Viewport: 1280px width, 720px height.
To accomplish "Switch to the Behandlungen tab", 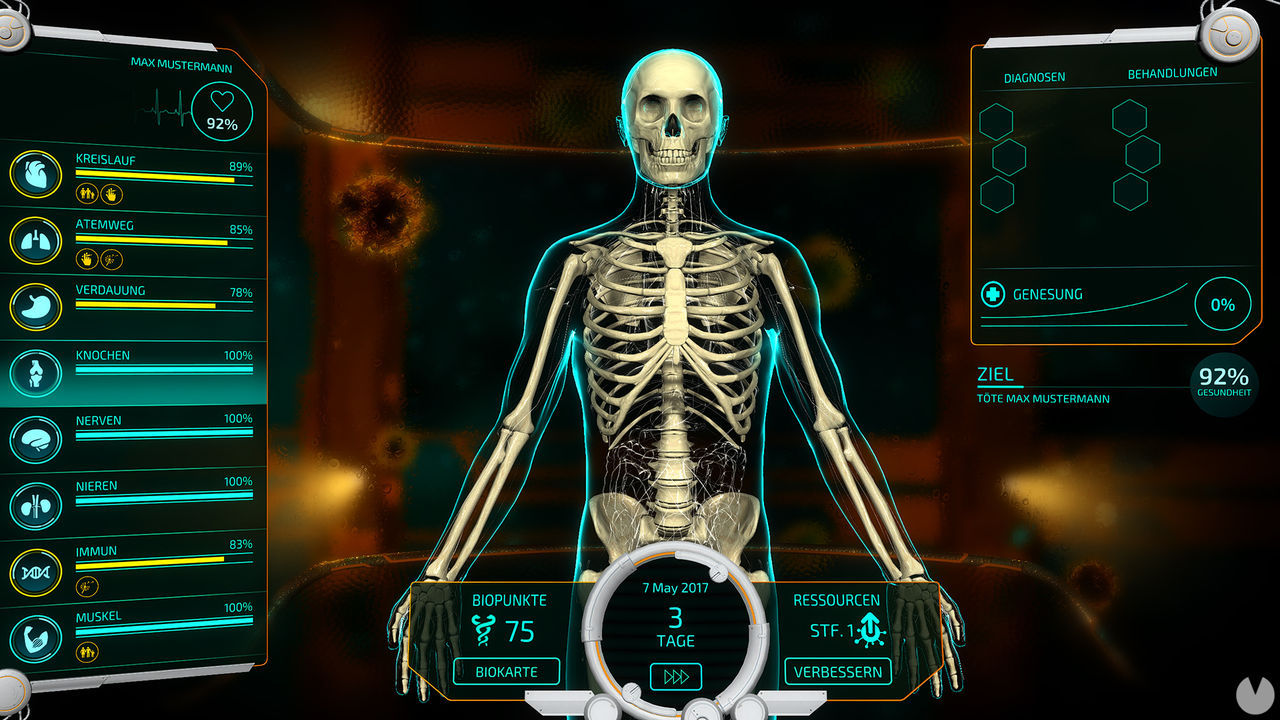I will [1172, 71].
